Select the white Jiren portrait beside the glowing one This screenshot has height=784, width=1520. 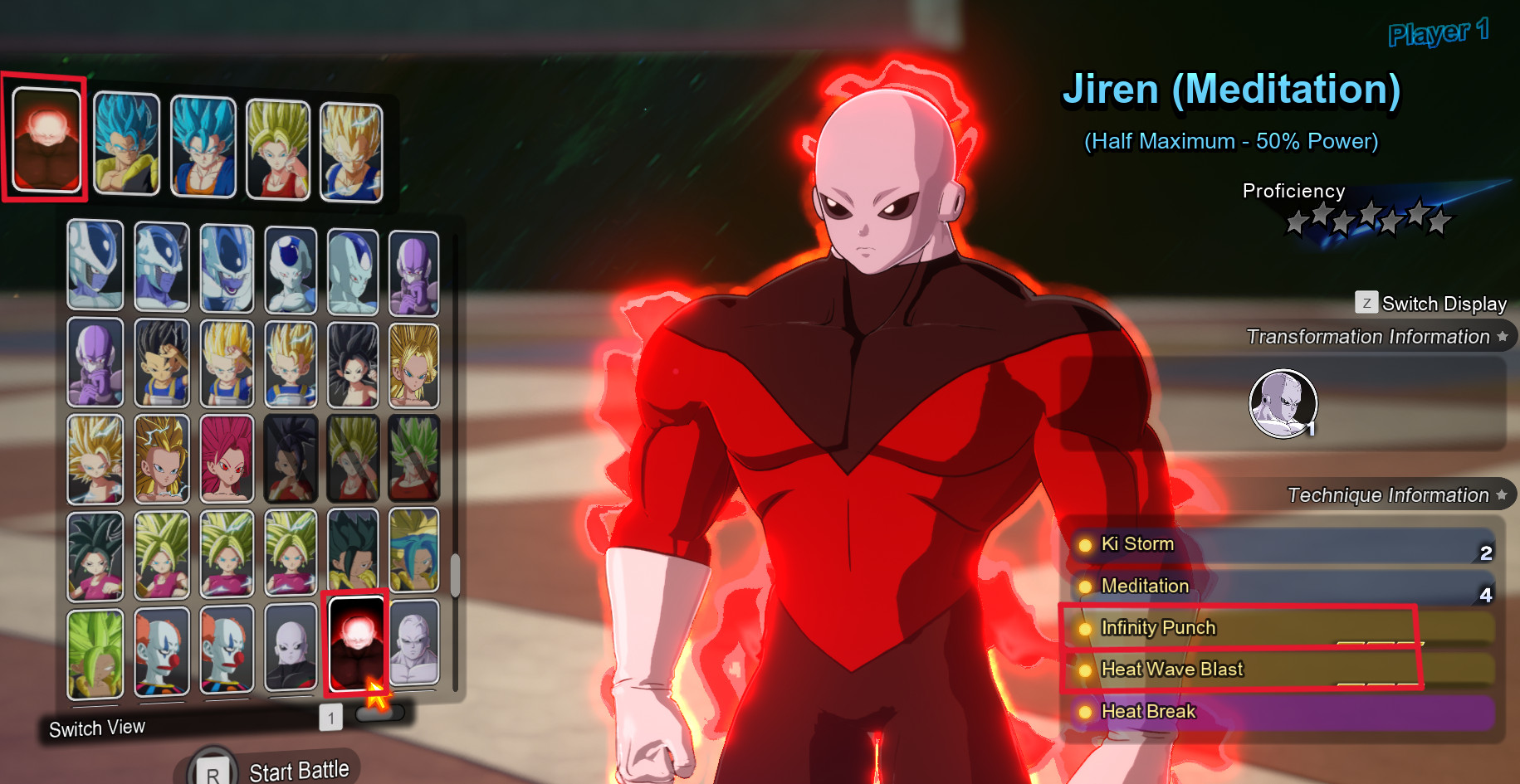pos(415,651)
